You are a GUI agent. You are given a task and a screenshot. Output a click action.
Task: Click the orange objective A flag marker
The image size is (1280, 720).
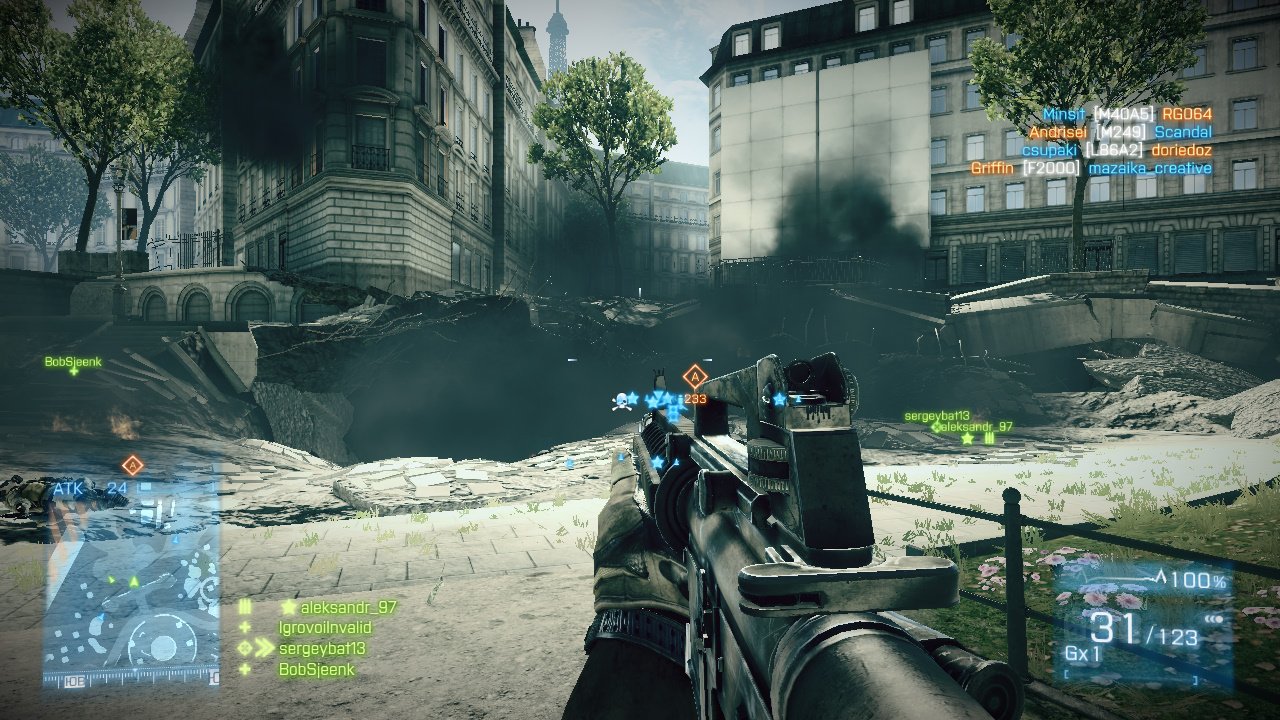(x=694, y=376)
